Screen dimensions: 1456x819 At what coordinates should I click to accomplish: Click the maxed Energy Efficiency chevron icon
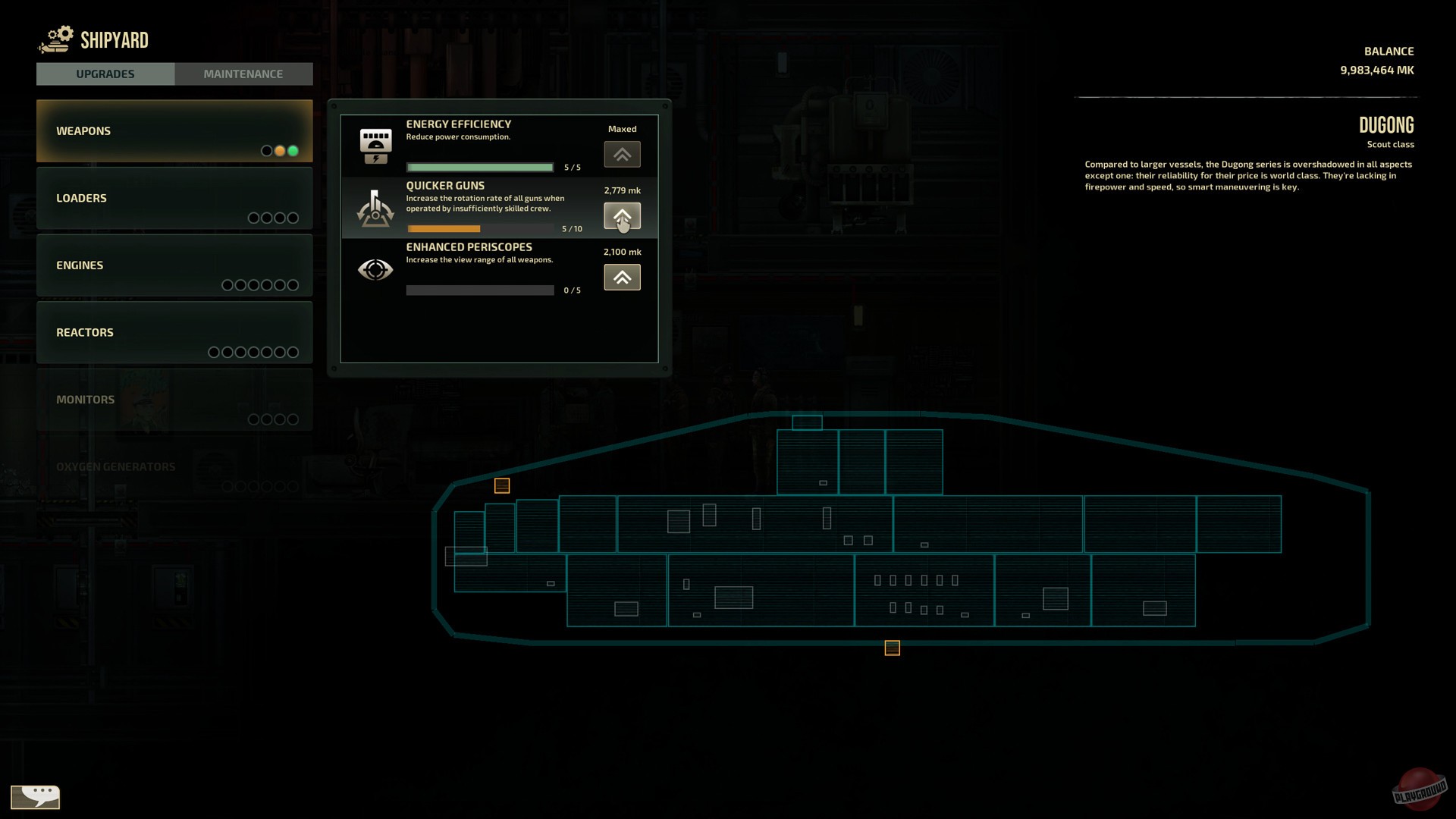[622, 153]
